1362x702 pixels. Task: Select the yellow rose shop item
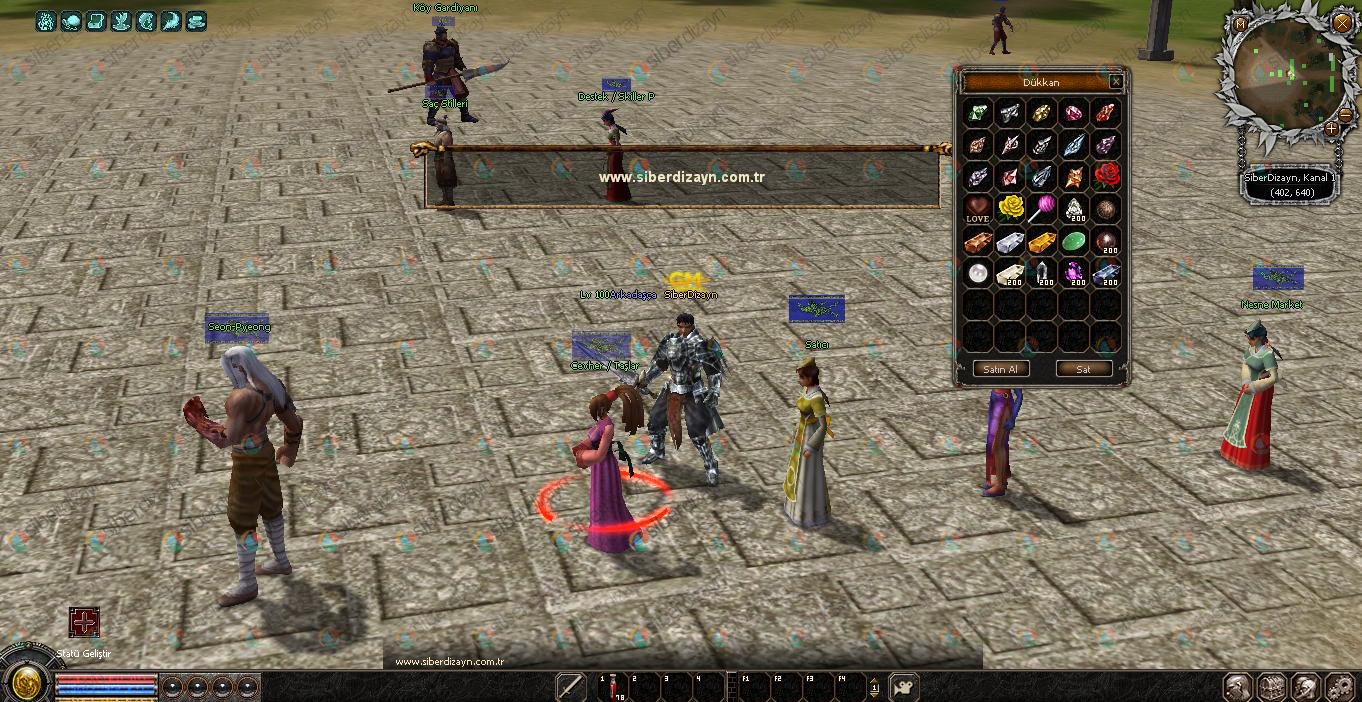tap(1011, 209)
